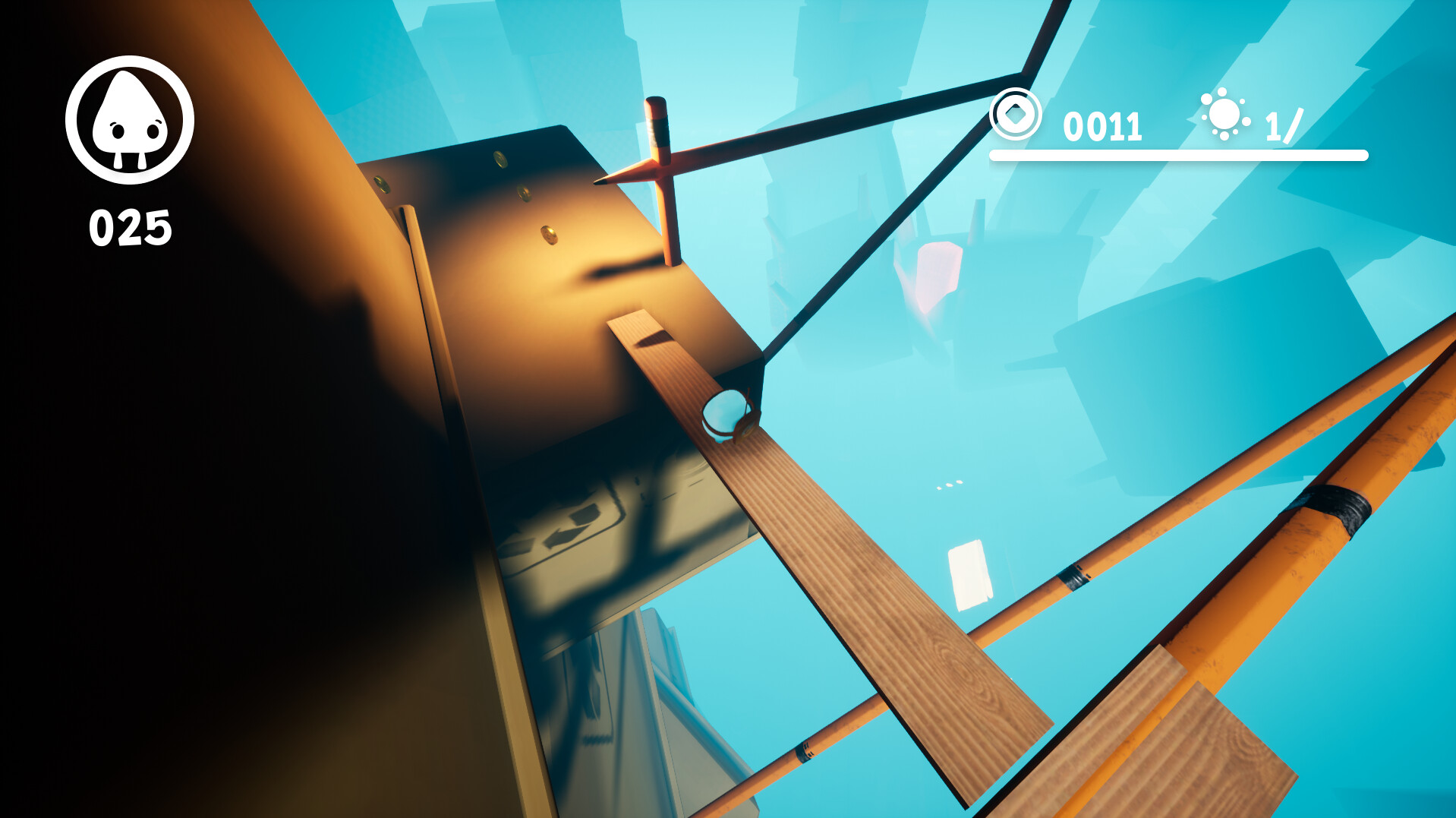Click the 0011 coin count text
This screenshot has width=1456, height=818.
1102,125
